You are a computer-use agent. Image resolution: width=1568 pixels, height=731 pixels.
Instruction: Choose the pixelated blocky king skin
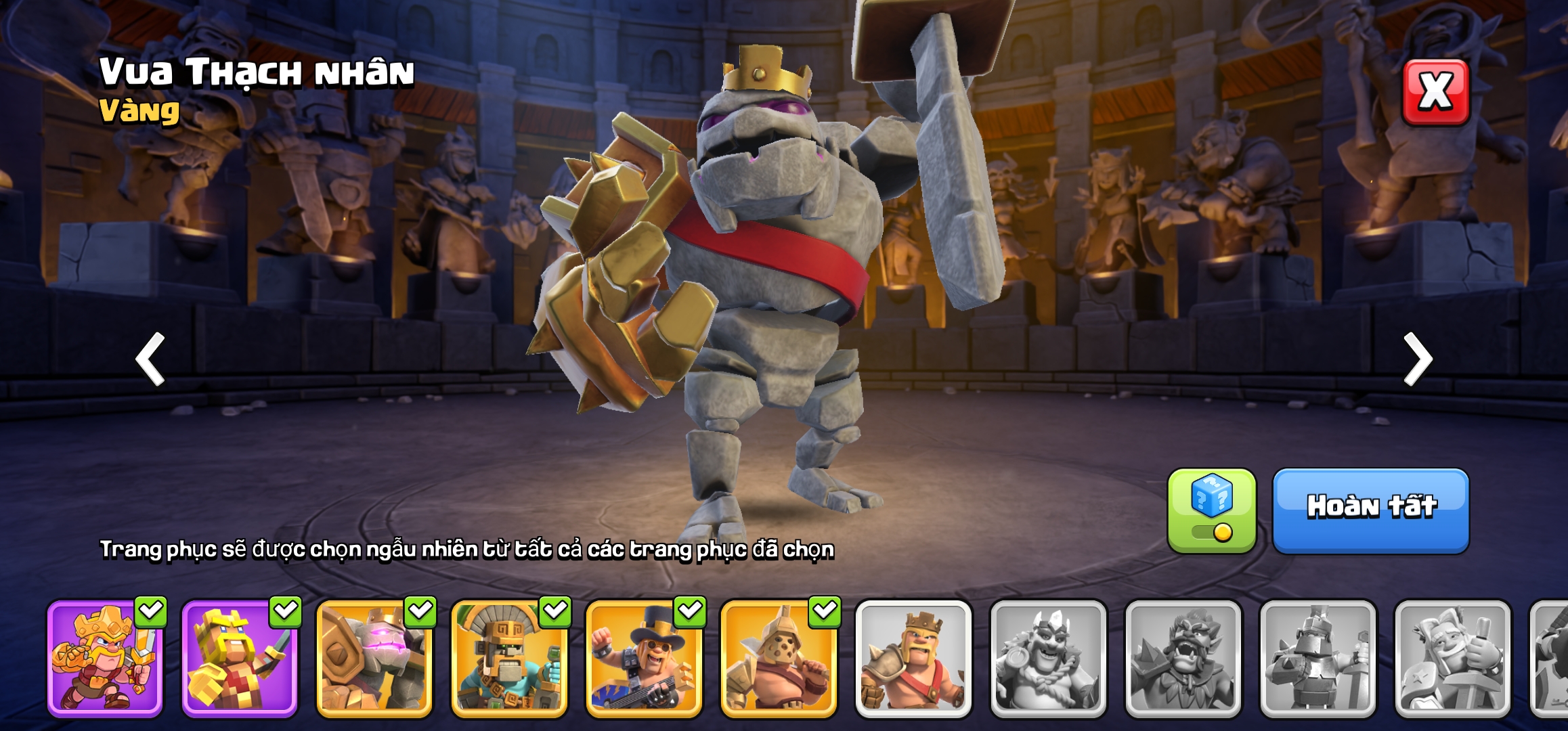pos(240,658)
